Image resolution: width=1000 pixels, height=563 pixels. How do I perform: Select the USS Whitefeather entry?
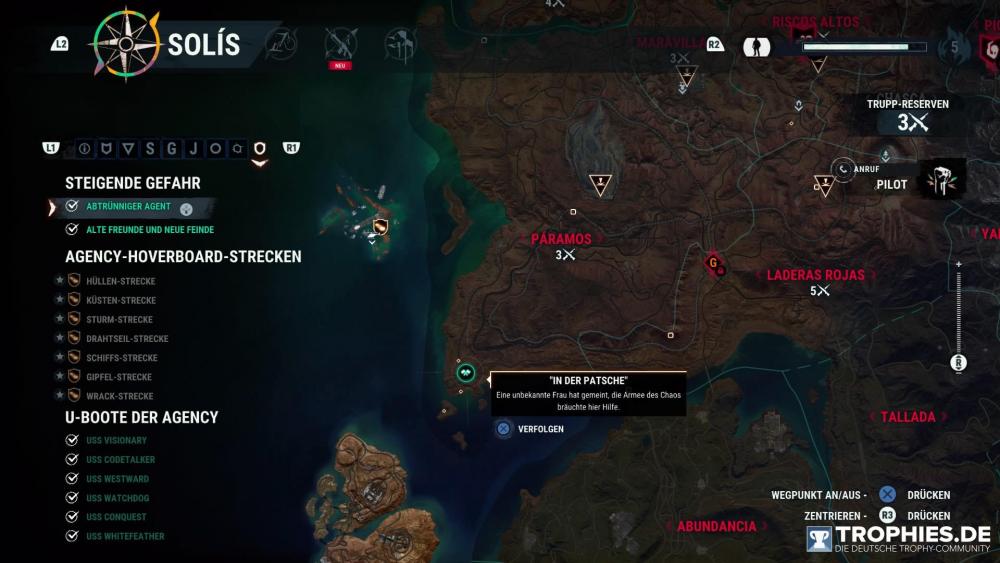tap(125, 536)
